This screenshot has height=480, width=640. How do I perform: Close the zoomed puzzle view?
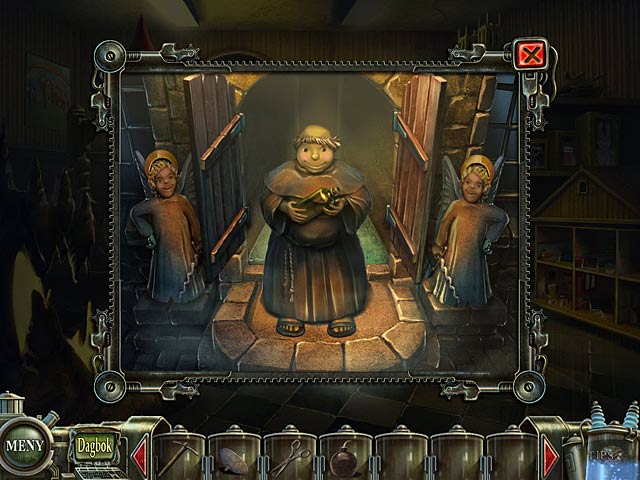(x=530, y=53)
